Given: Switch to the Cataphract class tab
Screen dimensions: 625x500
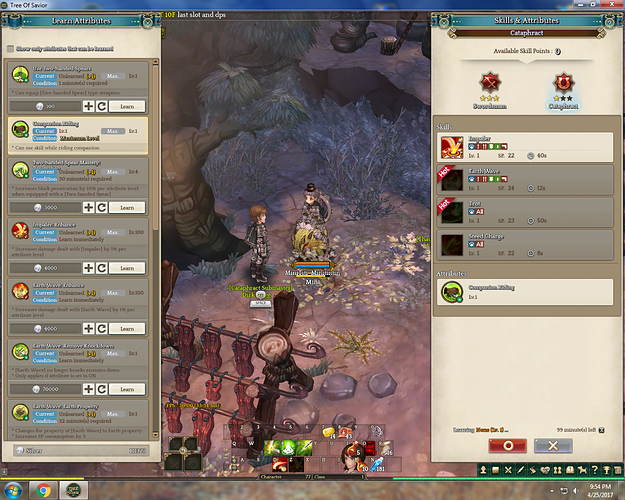Looking at the screenshot, I should (563, 84).
